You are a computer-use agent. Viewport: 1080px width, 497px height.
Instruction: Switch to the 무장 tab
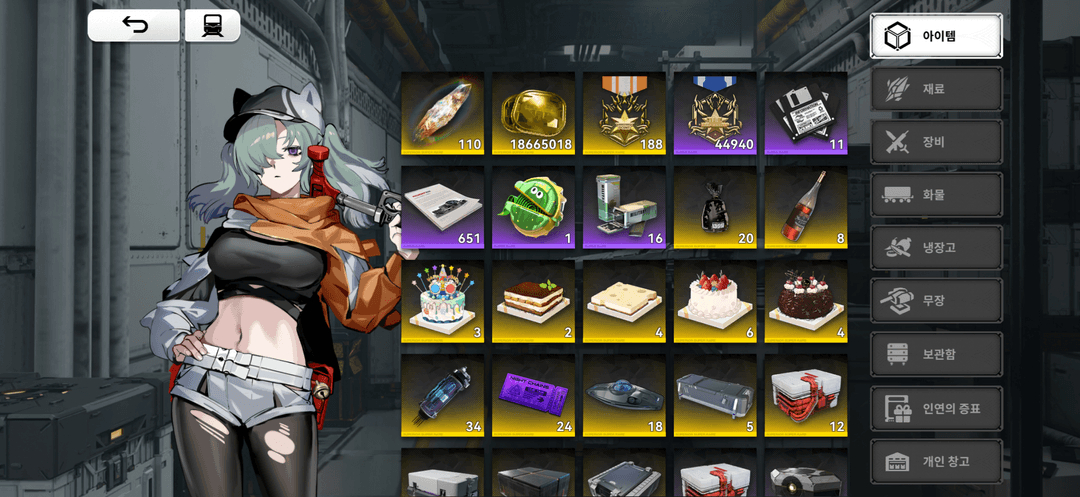click(x=936, y=301)
